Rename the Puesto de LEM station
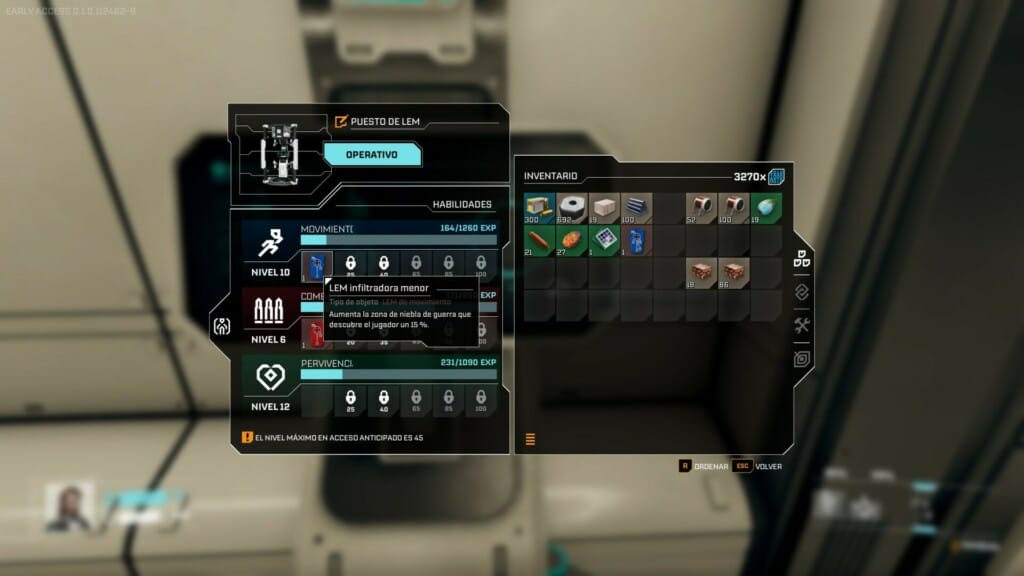This screenshot has height=576, width=1024. (x=341, y=122)
